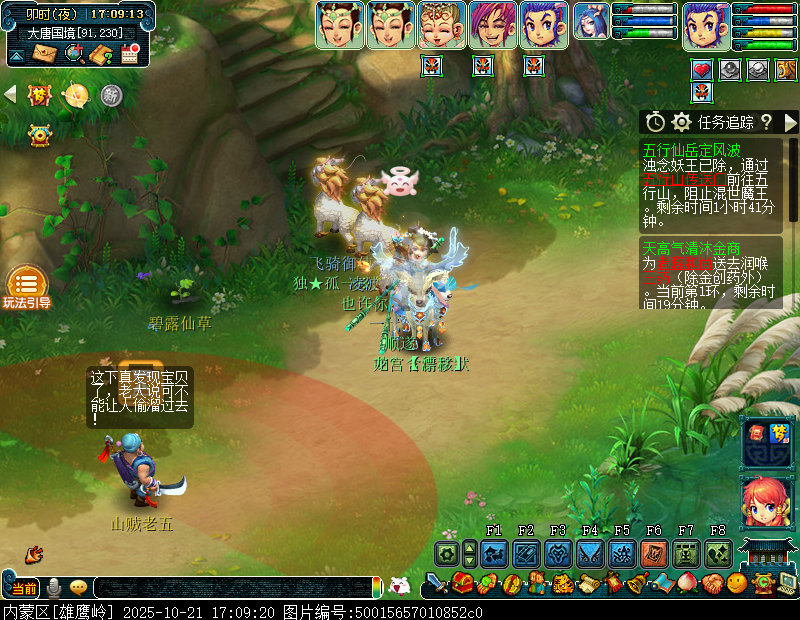Collapse the top-left location panel

17,54
